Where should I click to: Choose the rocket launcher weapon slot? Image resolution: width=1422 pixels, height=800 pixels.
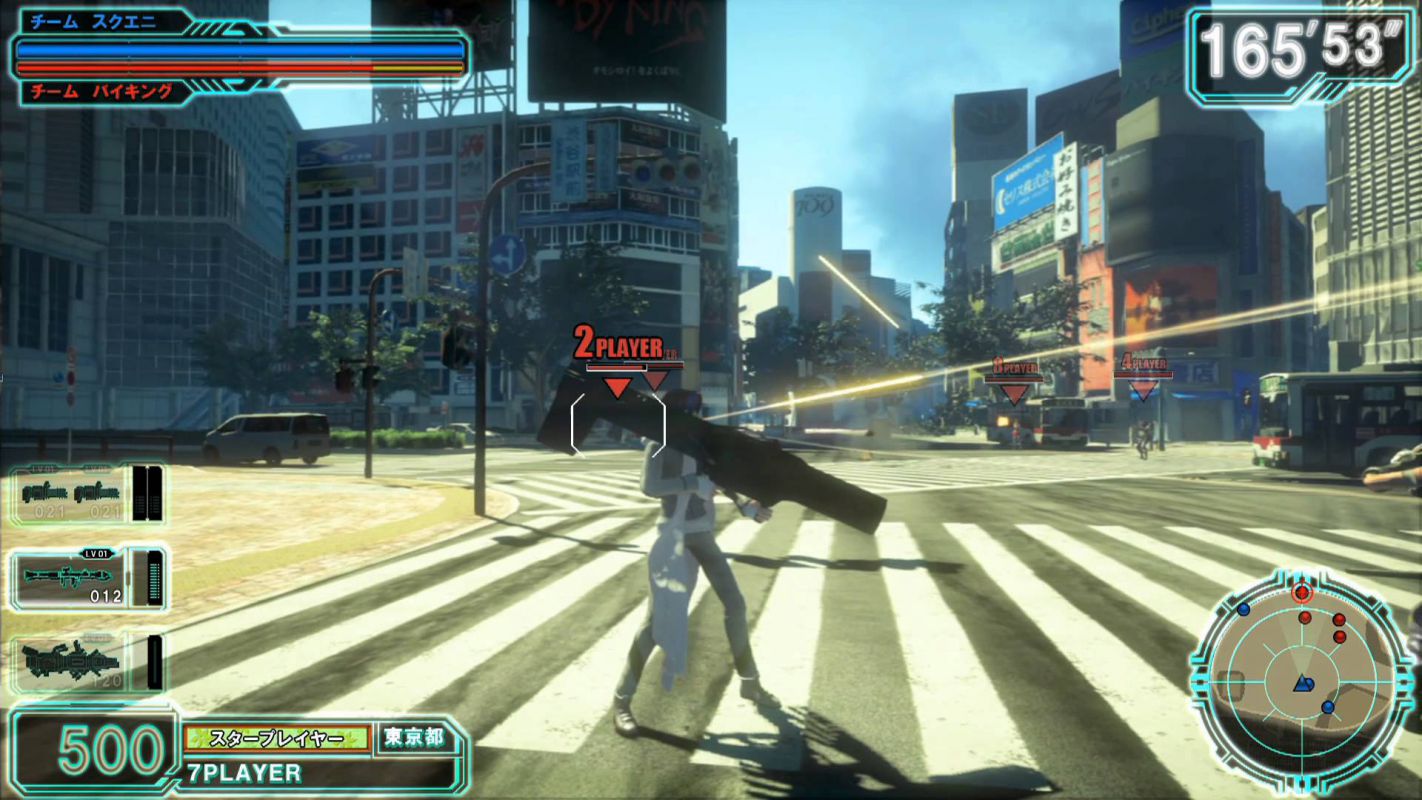pos(86,579)
